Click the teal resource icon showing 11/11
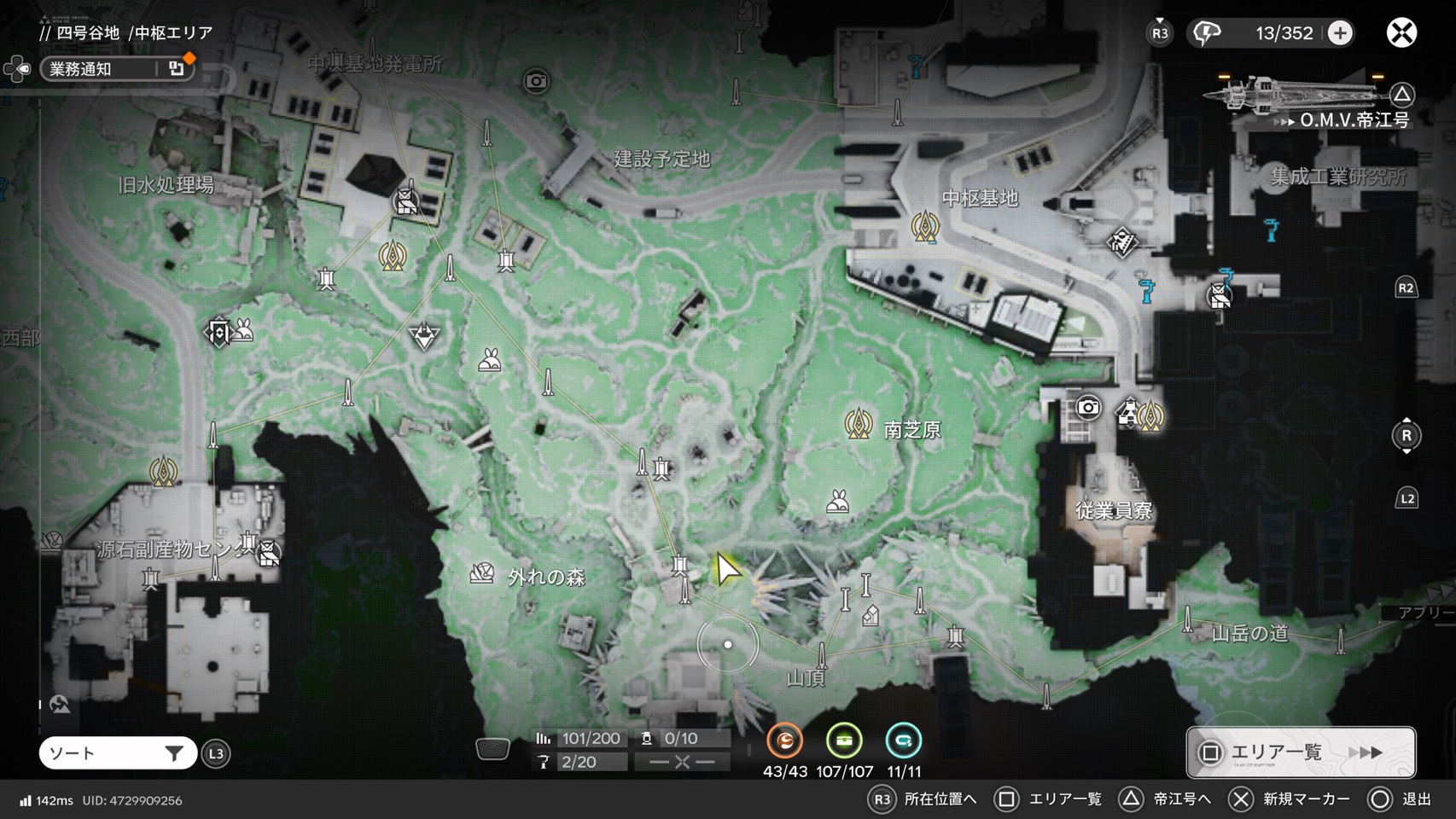This screenshot has height=819, width=1456. point(903,741)
